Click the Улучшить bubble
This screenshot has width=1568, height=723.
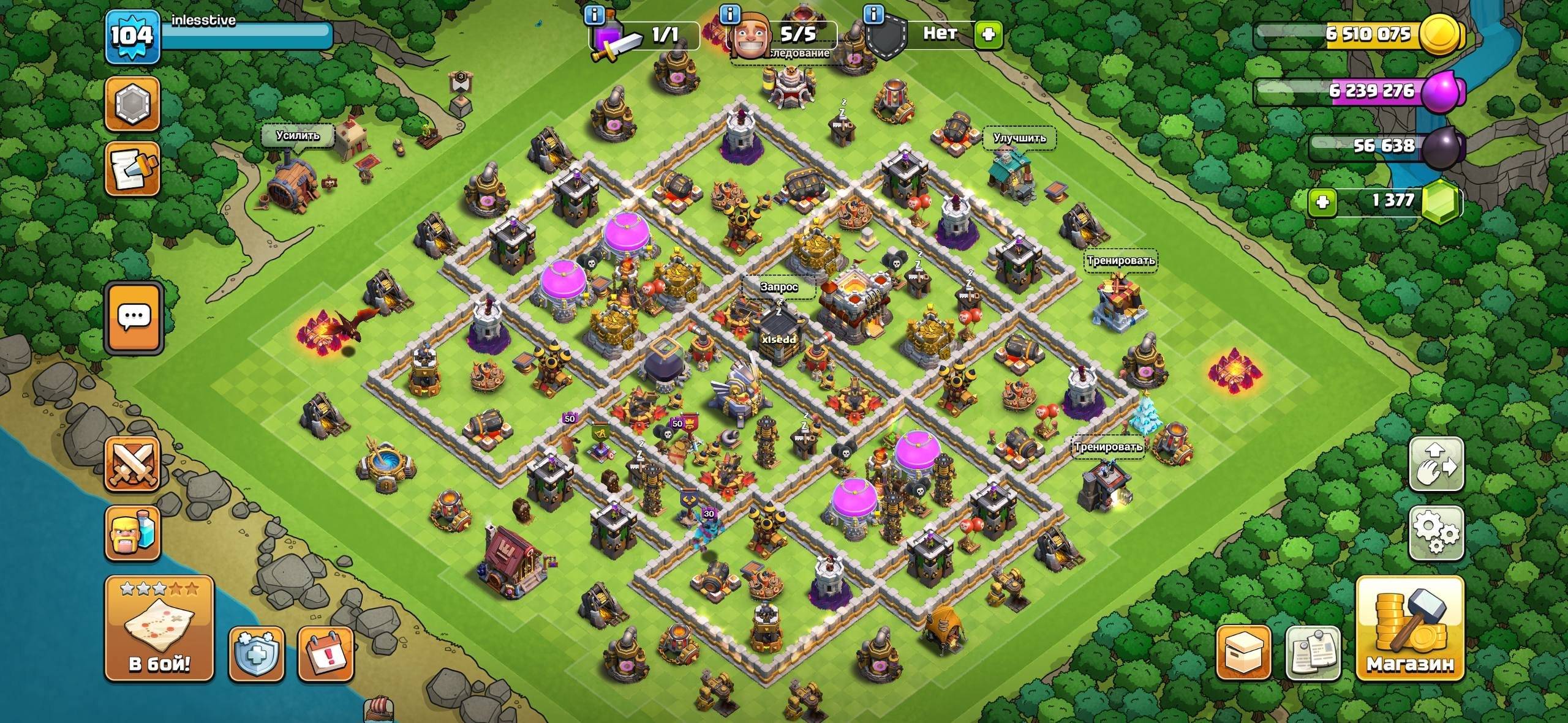[1019, 138]
